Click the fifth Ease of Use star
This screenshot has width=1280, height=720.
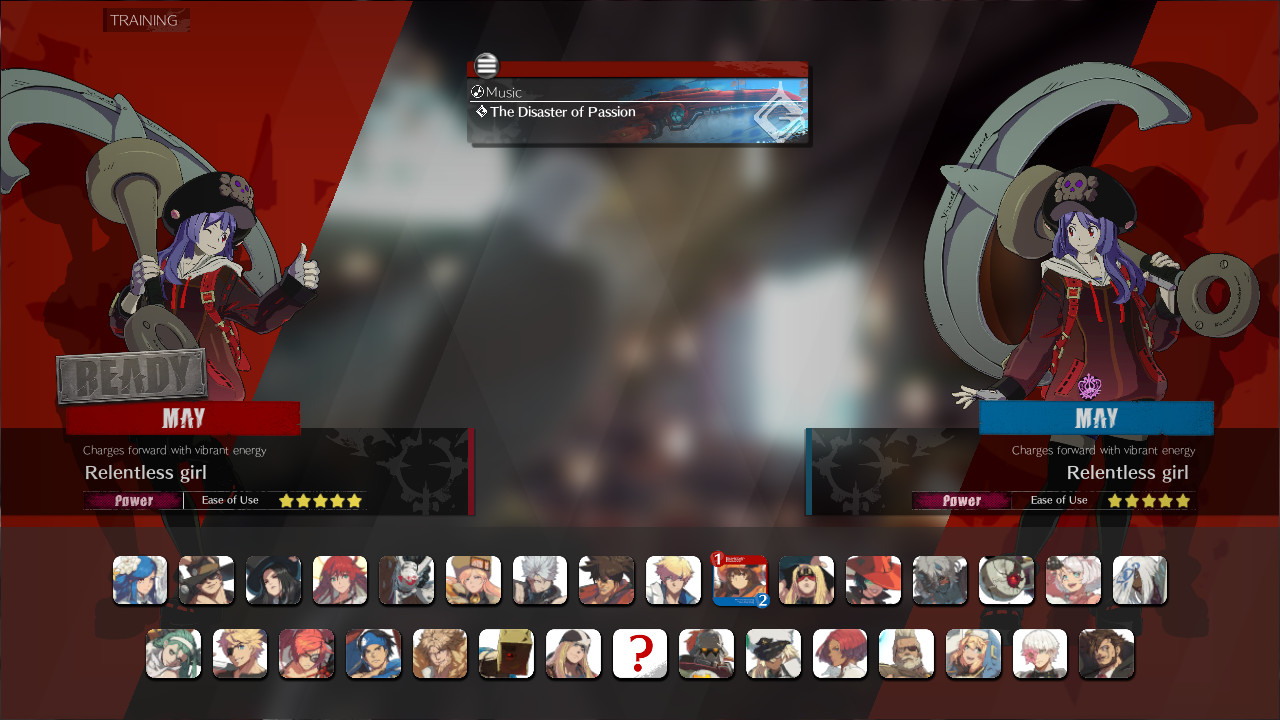point(356,500)
